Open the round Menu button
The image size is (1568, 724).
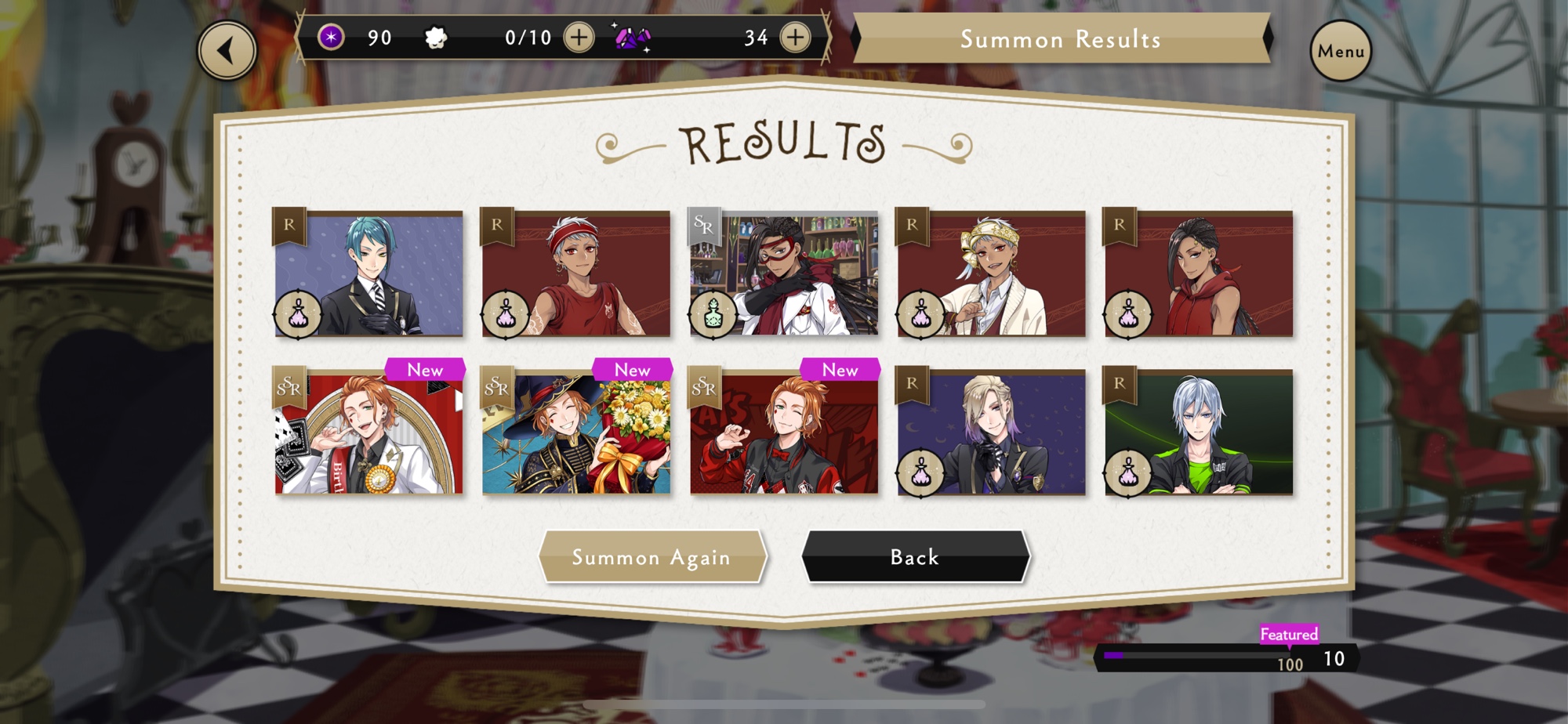click(1341, 51)
